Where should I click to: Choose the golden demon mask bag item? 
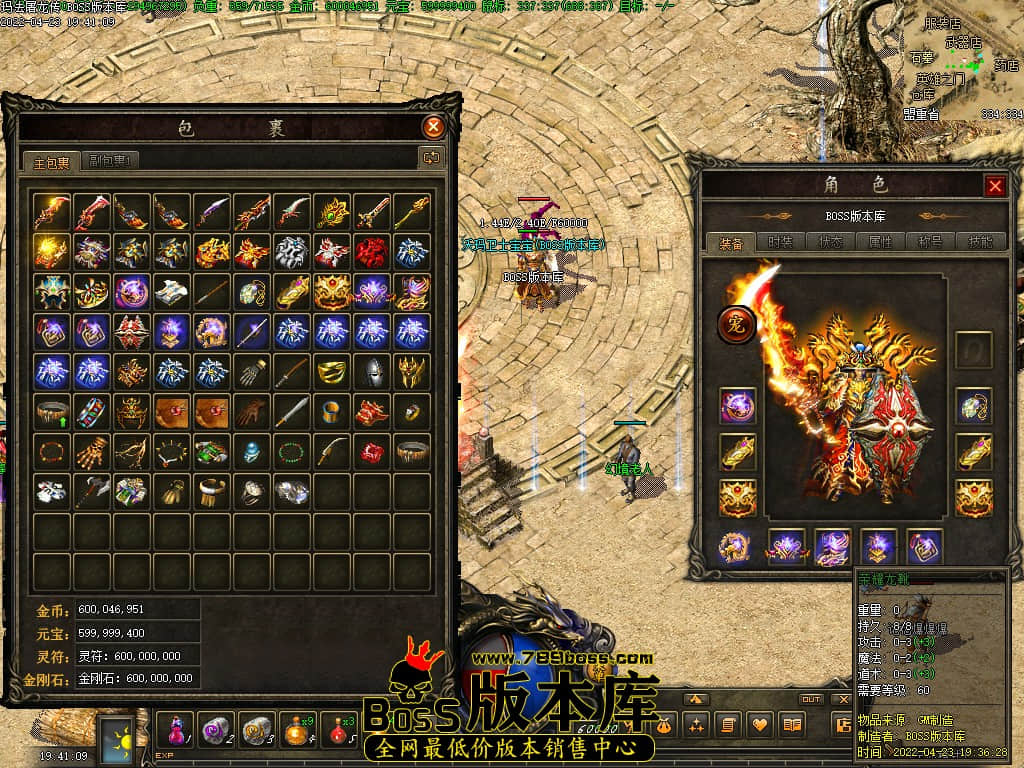point(412,371)
